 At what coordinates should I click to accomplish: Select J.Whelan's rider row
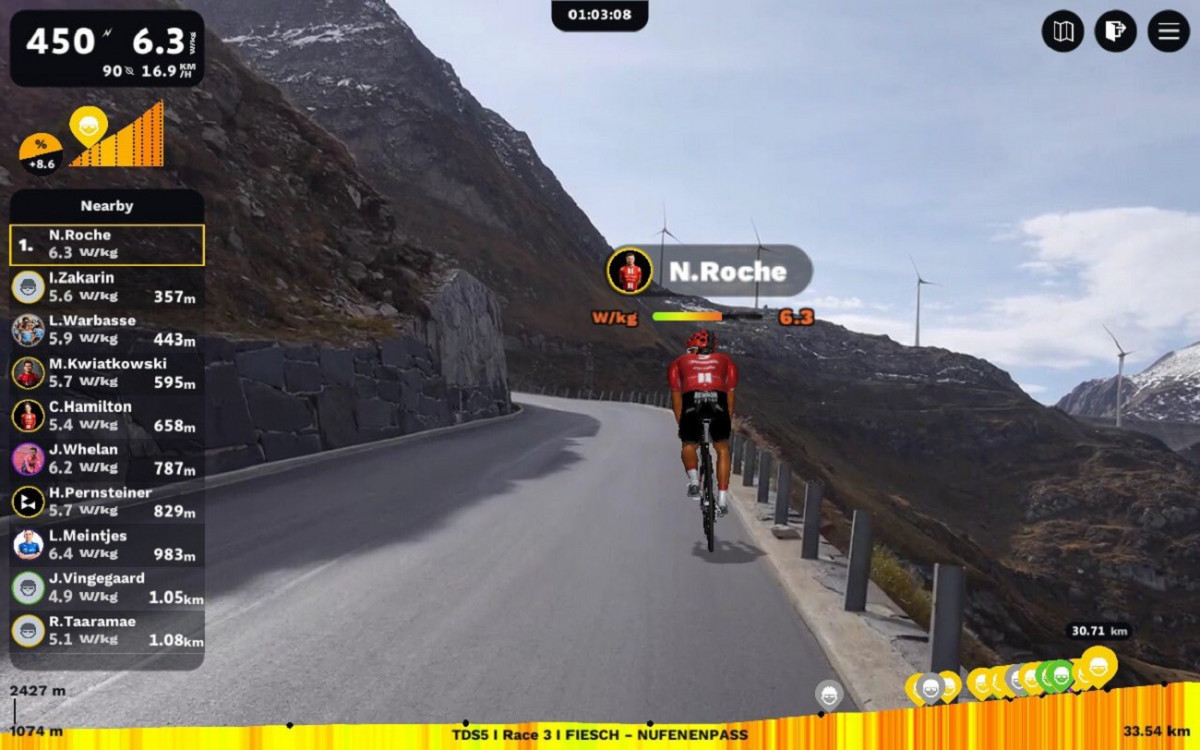point(107,459)
